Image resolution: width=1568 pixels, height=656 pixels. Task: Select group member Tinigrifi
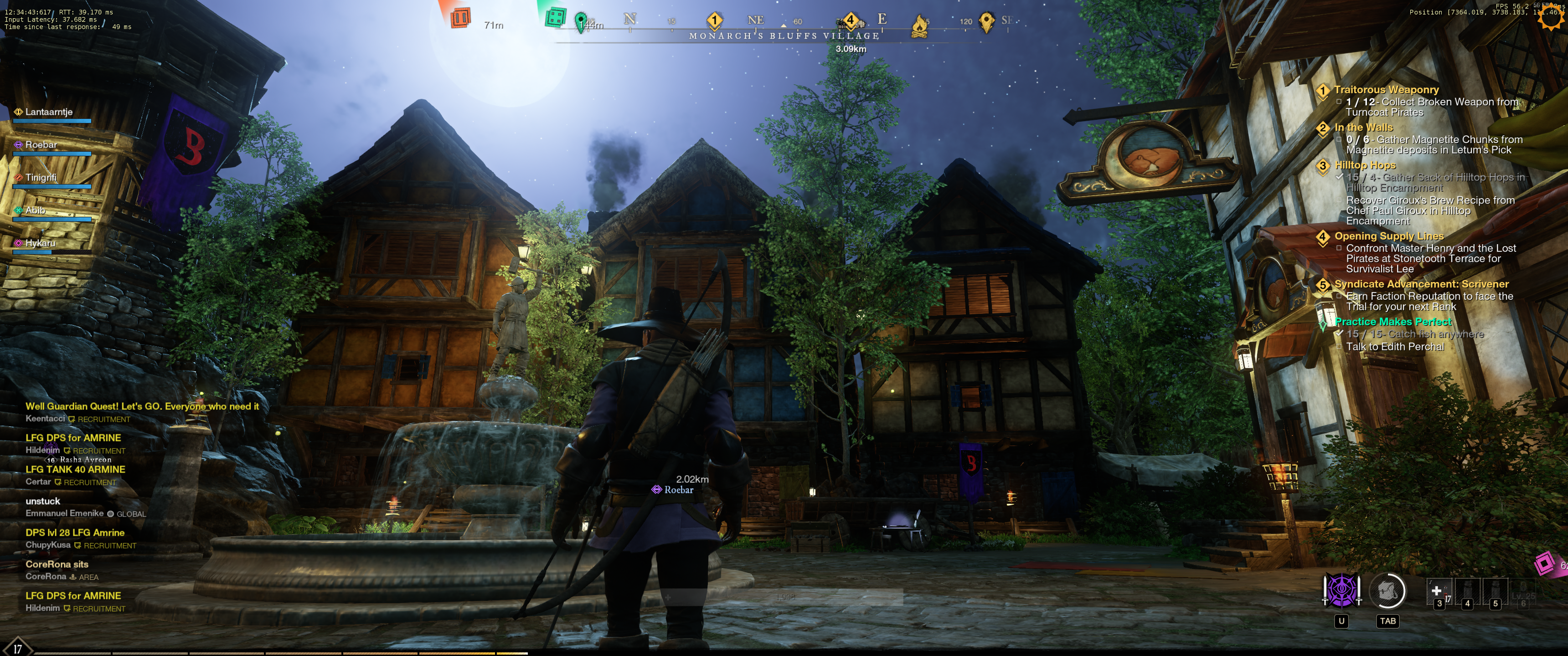point(41,178)
